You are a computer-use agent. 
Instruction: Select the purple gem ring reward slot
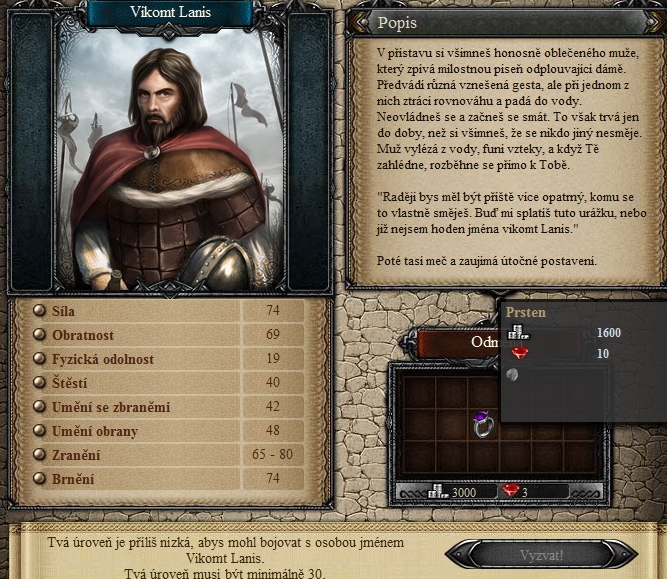click(482, 424)
